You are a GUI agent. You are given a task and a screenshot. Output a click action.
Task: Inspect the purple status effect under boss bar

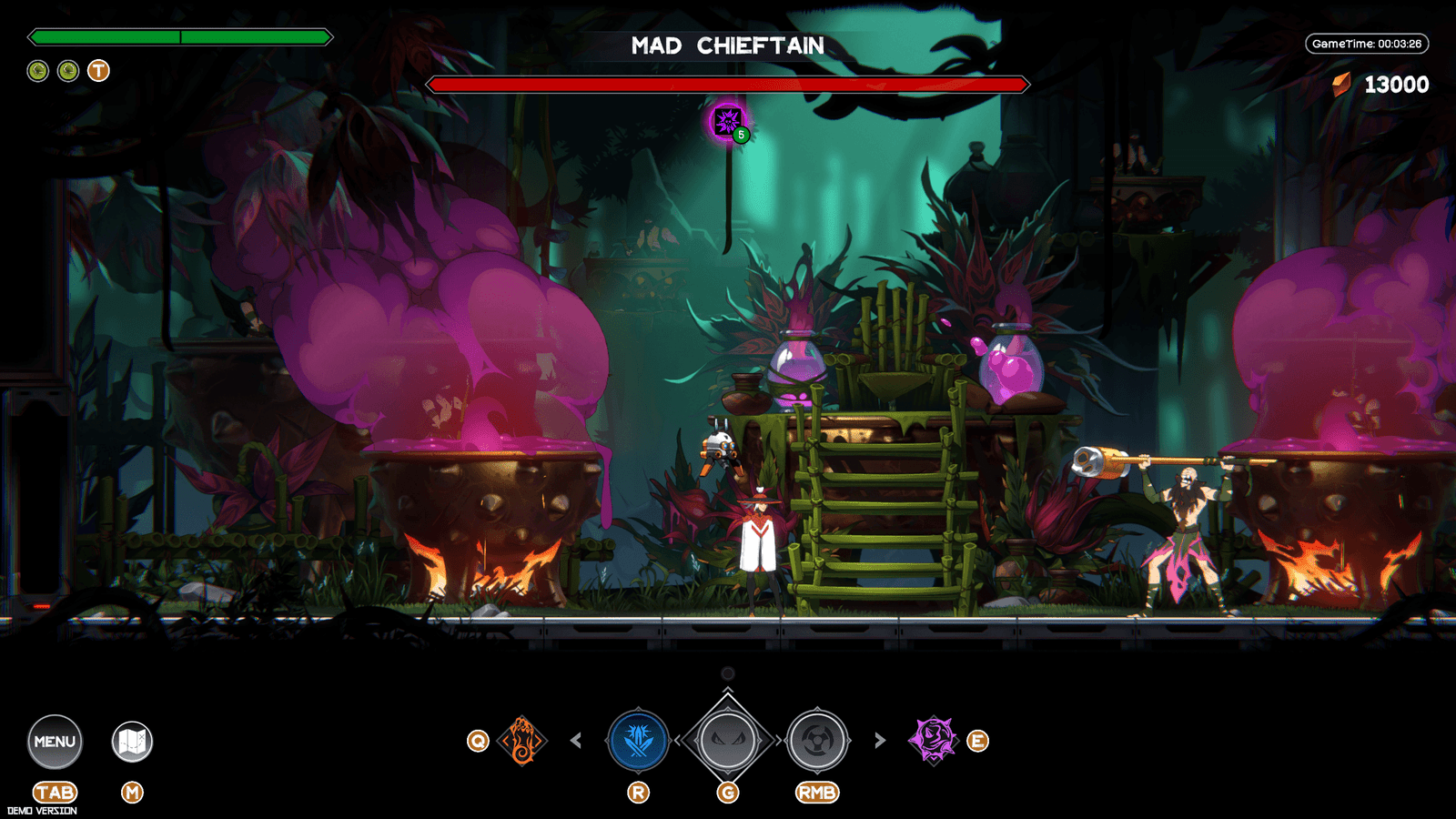(727, 121)
